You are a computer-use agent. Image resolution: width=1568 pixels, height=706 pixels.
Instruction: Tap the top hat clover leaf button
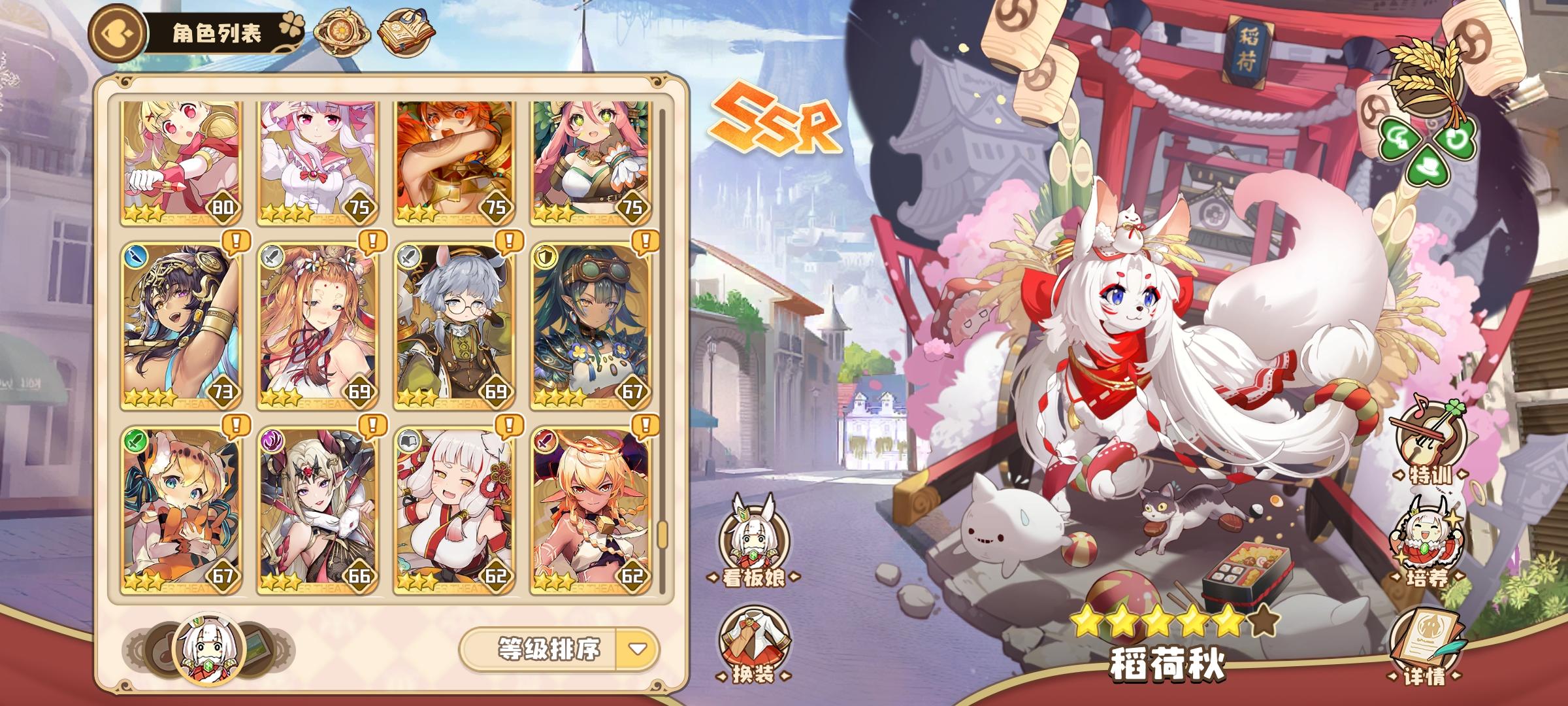coord(1429,169)
